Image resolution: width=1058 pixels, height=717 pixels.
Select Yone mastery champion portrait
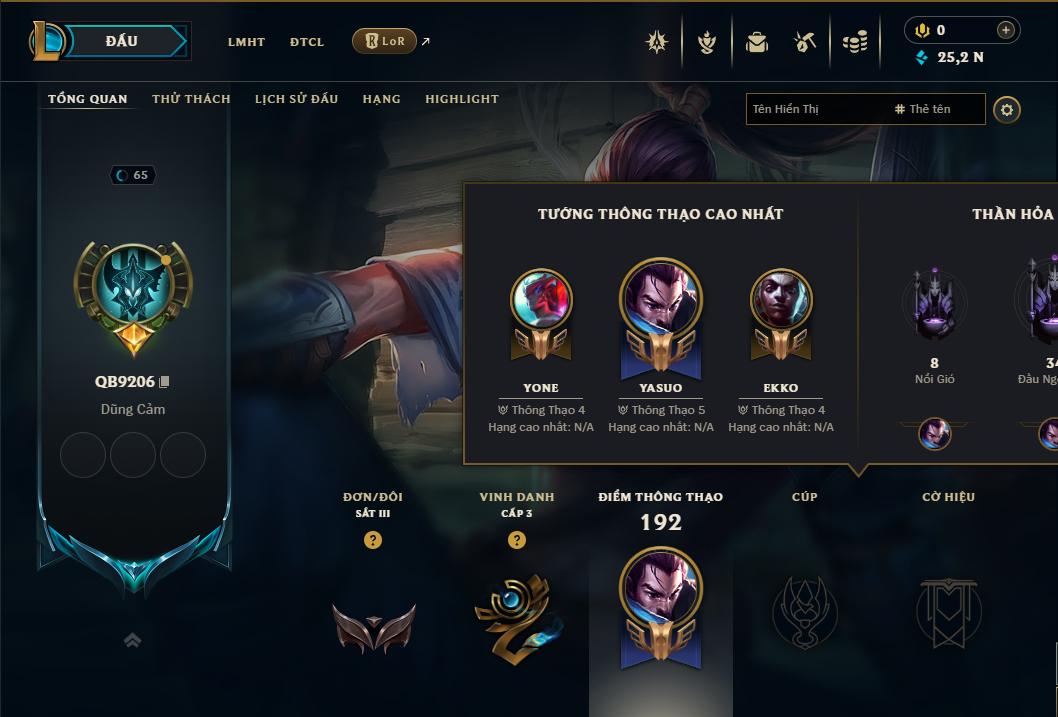(541, 299)
